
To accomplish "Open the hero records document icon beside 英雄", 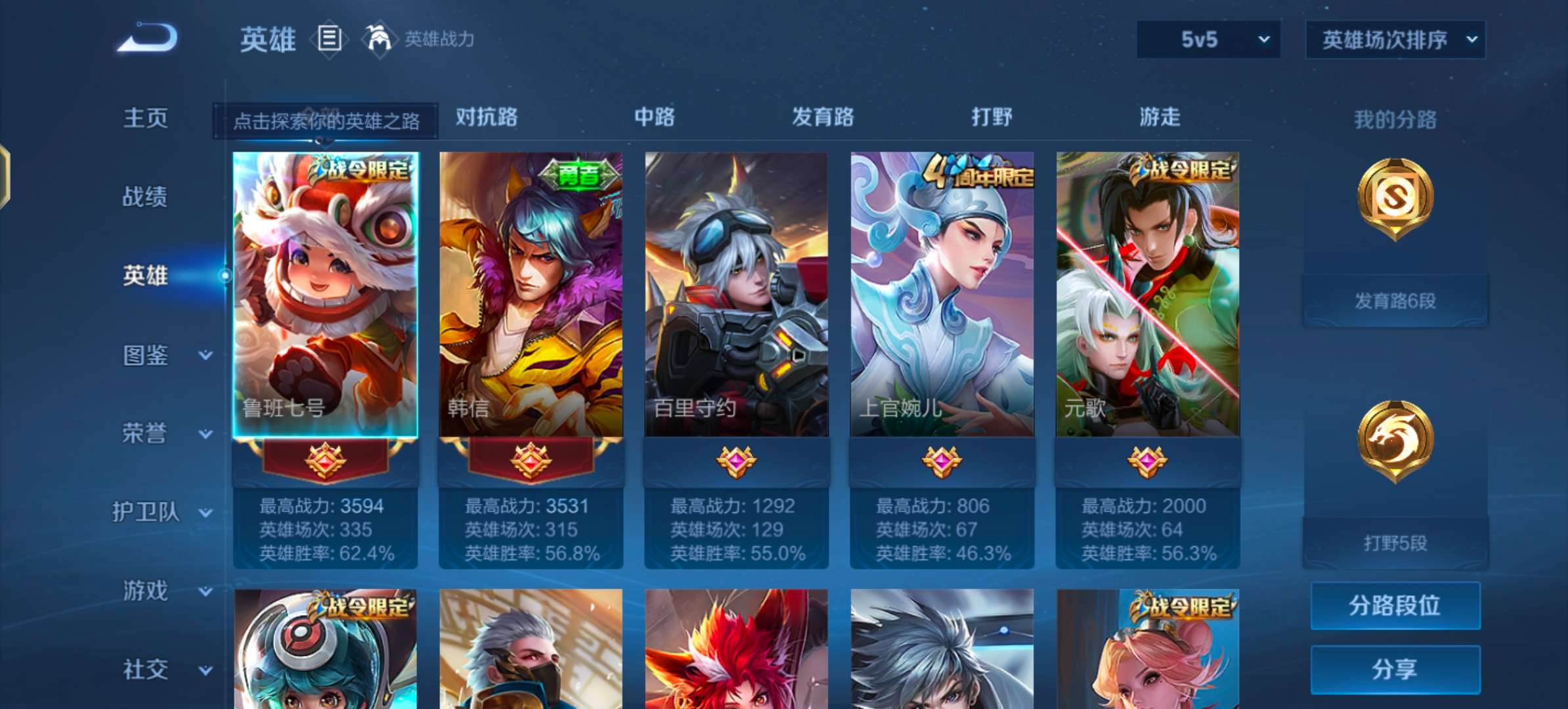I will pyautogui.click(x=330, y=41).
